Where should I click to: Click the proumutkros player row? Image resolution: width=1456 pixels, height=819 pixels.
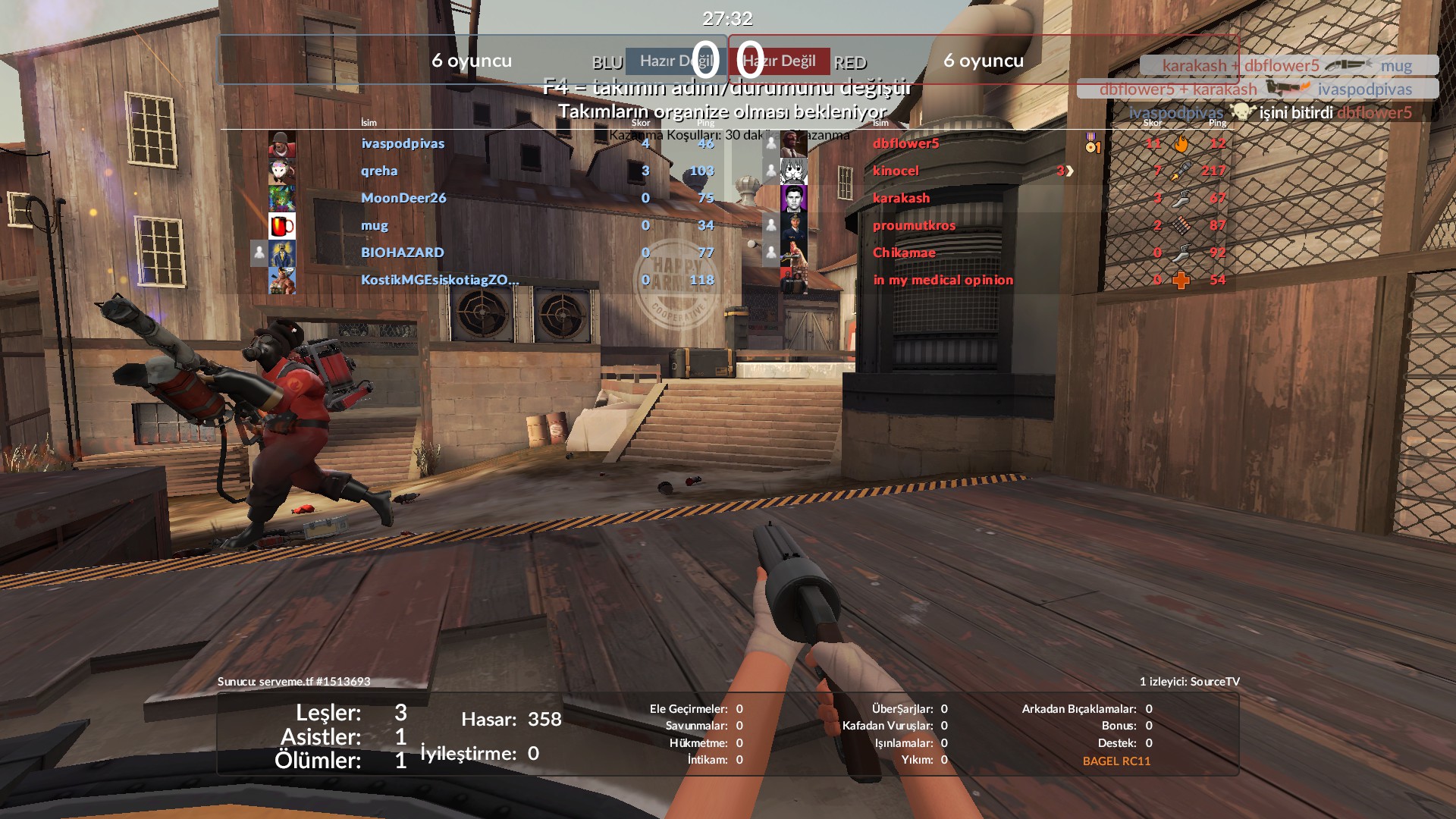pos(914,225)
